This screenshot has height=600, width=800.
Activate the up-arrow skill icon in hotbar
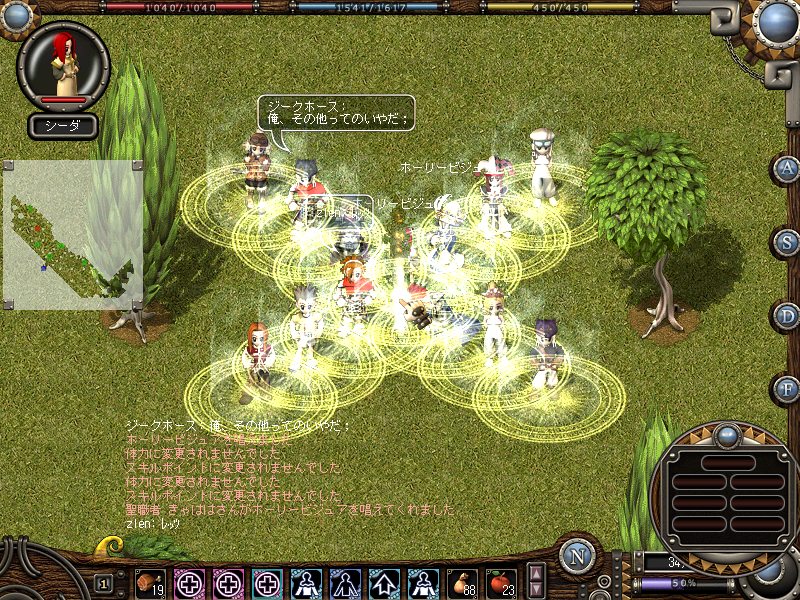pyautogui.click(x=383, y=581)
